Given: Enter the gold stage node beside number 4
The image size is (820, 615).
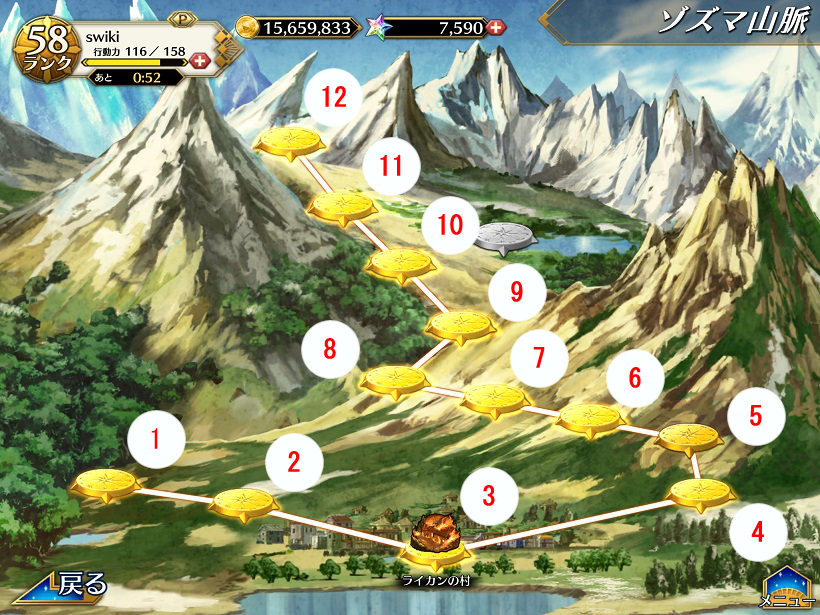Looking at the screenshot, I should pos(700,493).
